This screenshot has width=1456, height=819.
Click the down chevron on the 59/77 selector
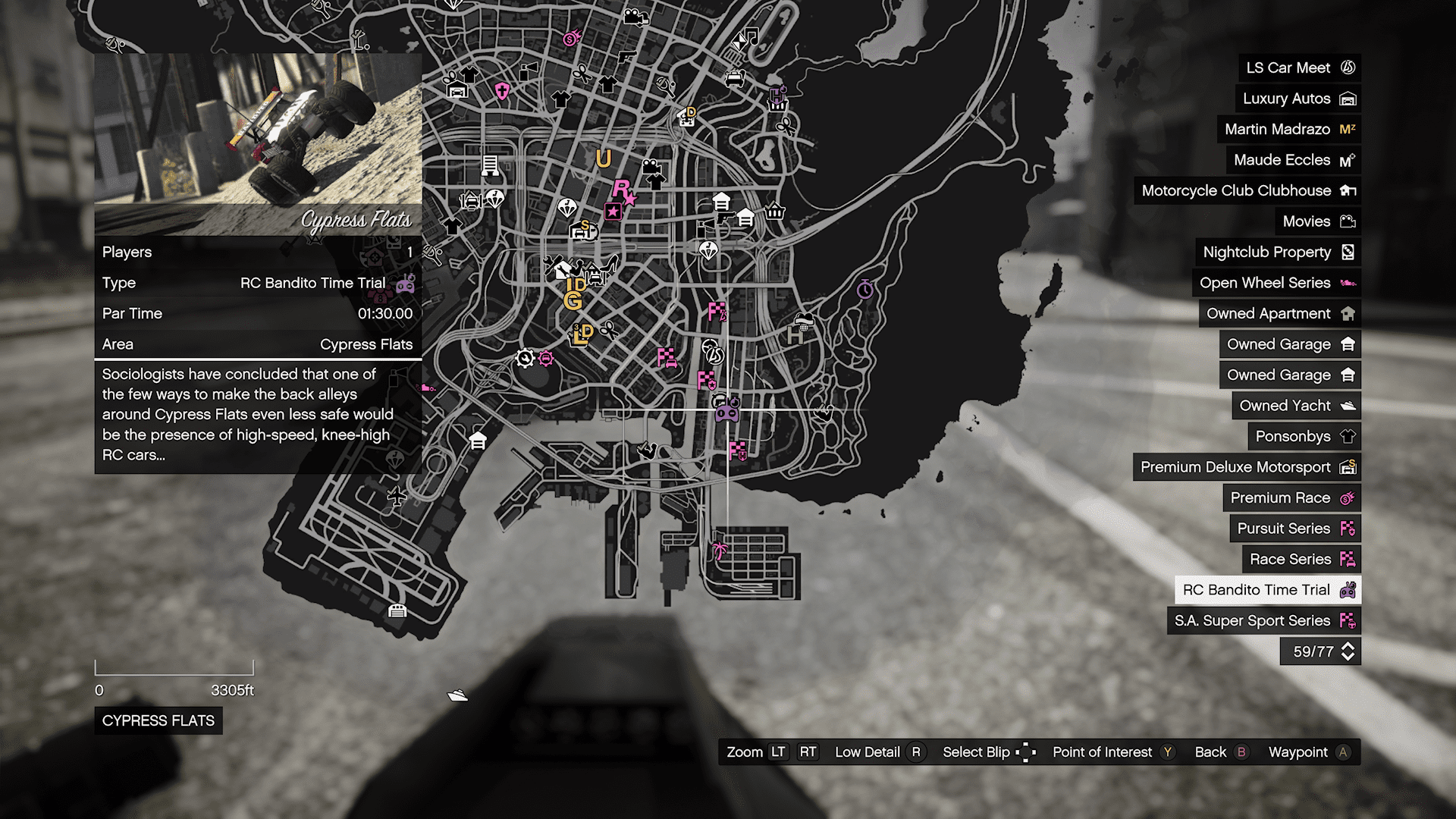coord(1348,657)
